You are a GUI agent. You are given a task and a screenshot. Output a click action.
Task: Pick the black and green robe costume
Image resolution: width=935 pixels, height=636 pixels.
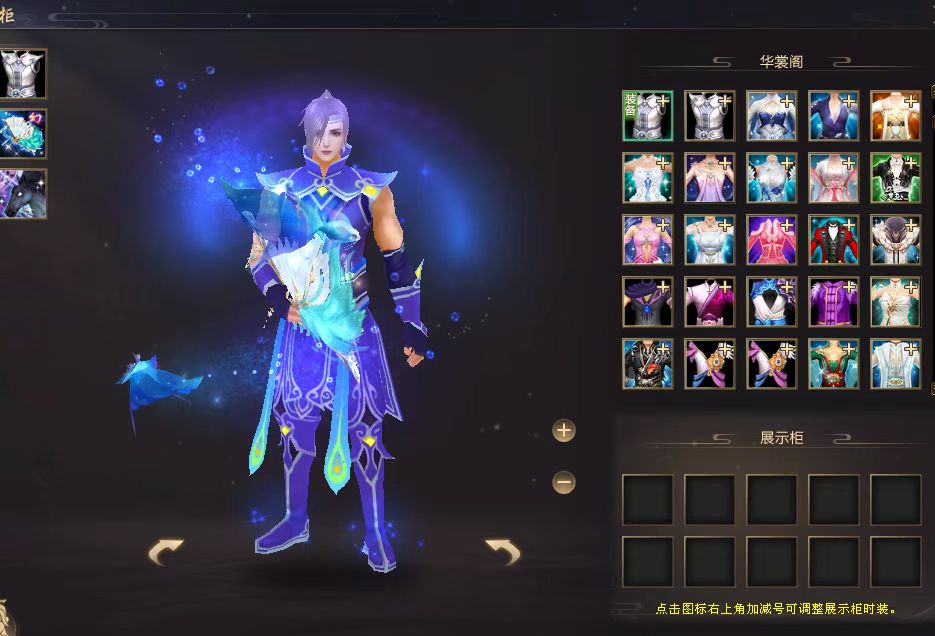coord(896,178)
